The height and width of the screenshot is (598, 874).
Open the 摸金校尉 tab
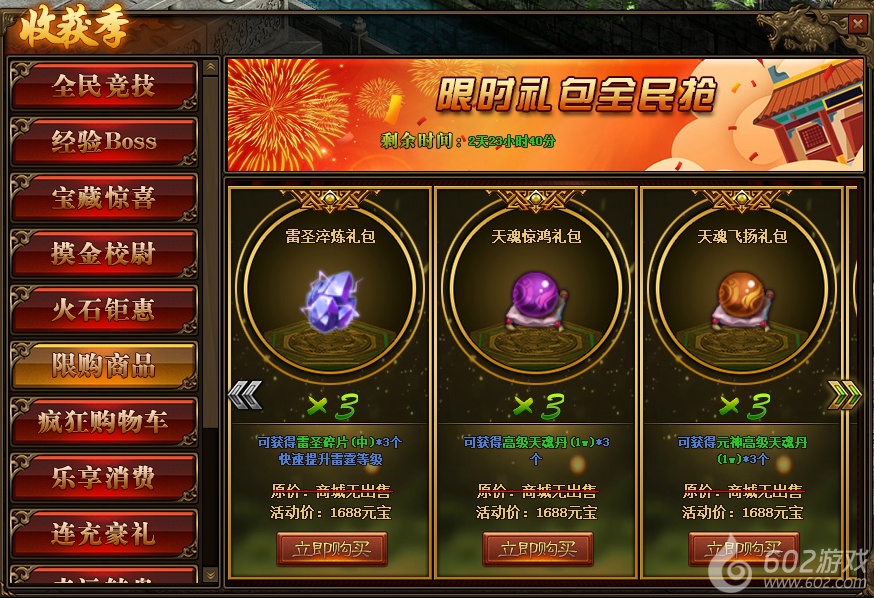[x=103, y=254]
